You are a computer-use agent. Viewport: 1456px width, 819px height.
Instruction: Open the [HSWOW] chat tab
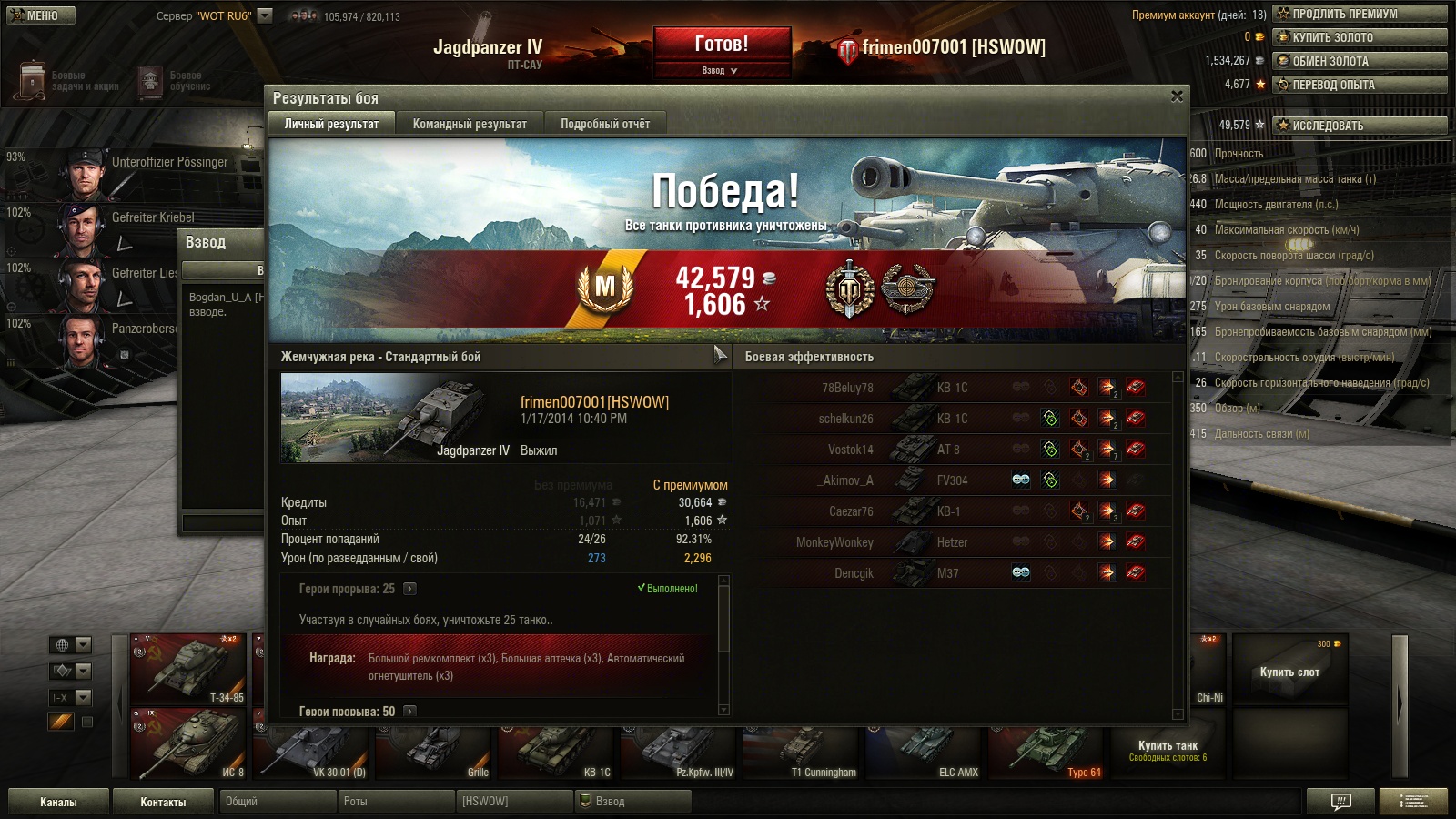pyautogui.click(x=513, y=802)
